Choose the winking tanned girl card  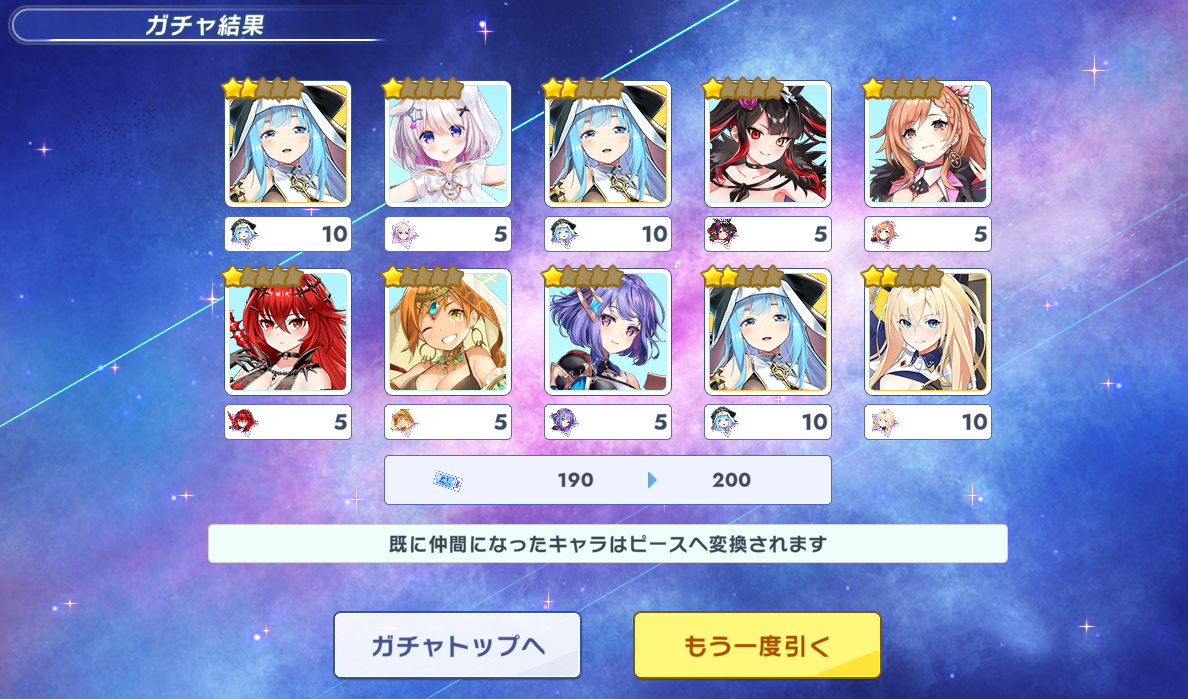(448, 332)
